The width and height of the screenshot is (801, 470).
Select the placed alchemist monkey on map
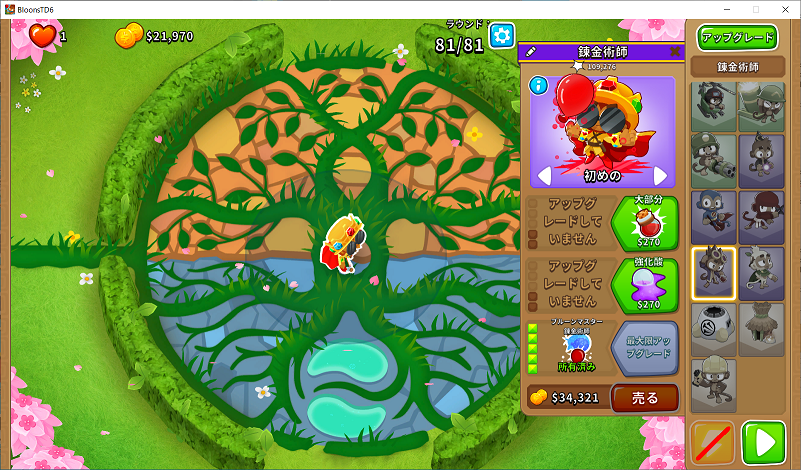[x=341, y=242]
